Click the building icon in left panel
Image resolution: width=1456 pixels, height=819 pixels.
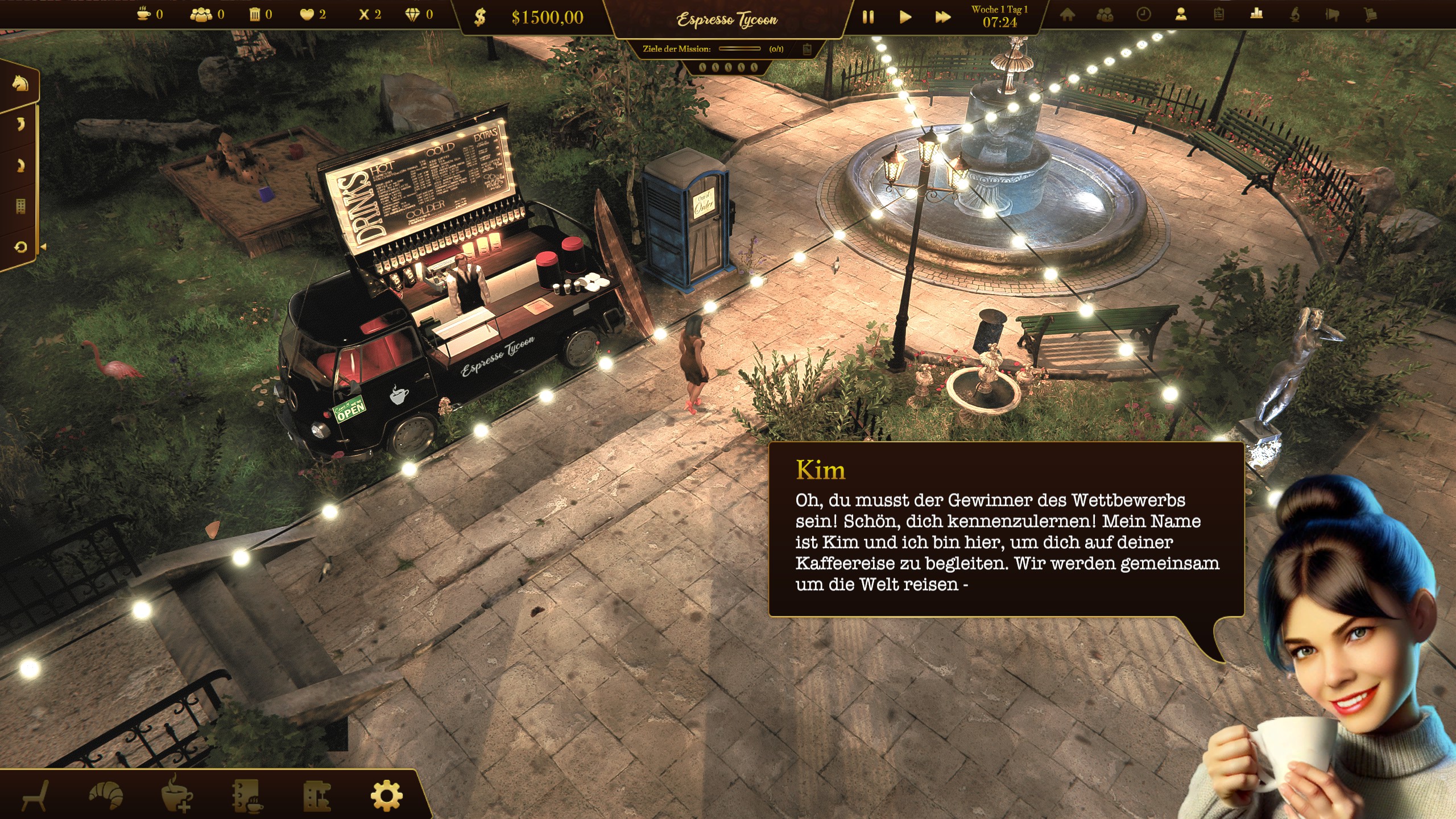(20, 206)
